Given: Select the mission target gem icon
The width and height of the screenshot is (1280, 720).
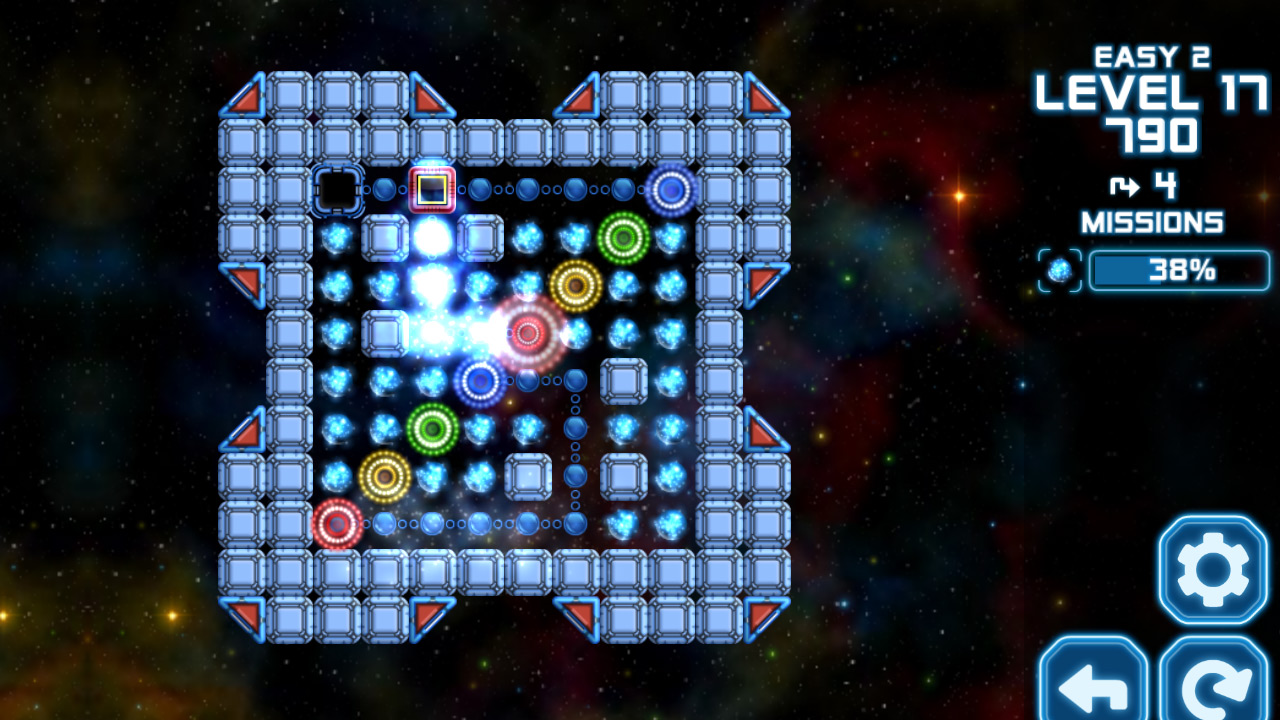Looking at the screenshot, I should point(1061,270).
